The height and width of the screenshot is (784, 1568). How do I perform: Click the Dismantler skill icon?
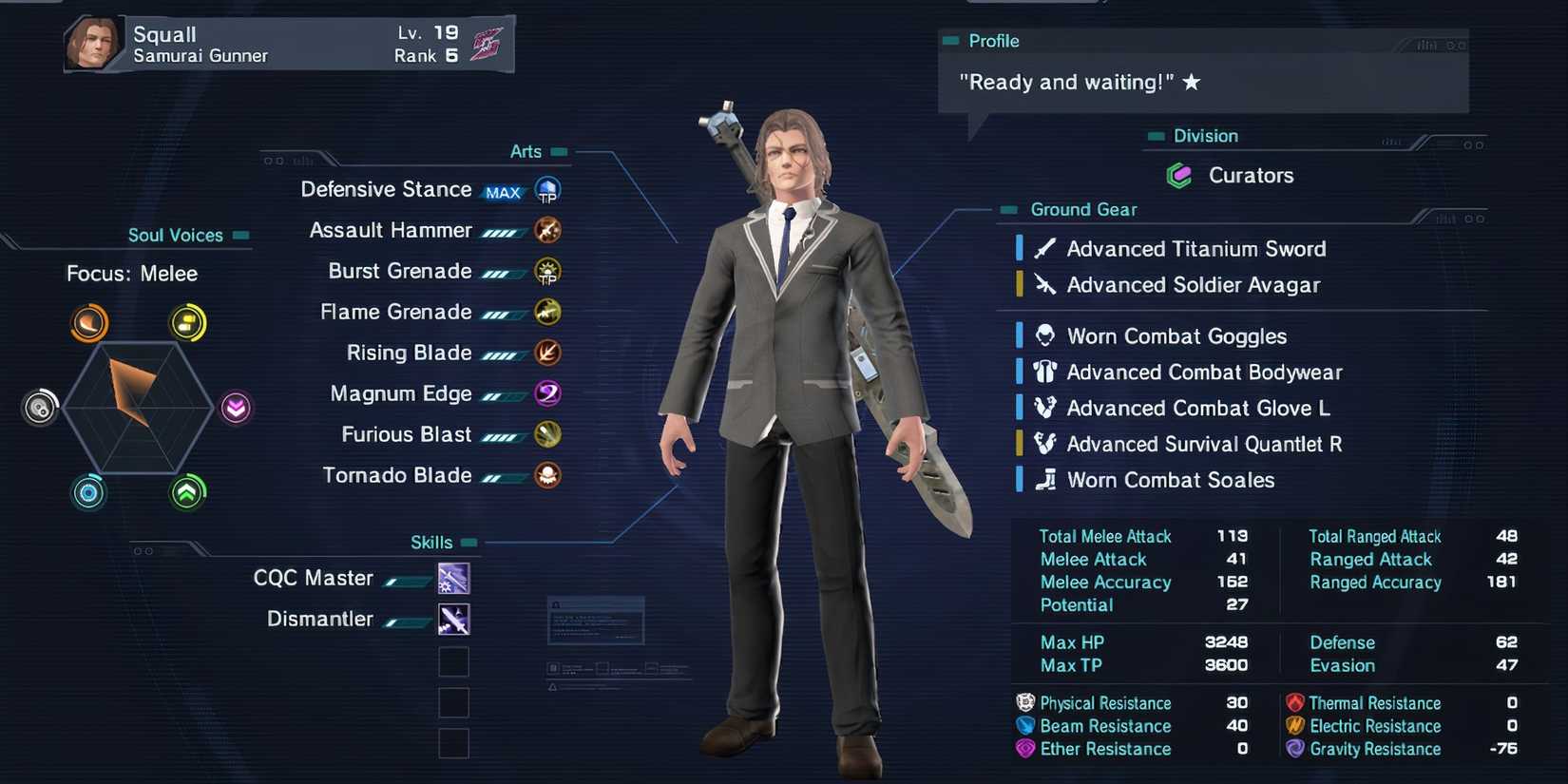click(453, 619)
